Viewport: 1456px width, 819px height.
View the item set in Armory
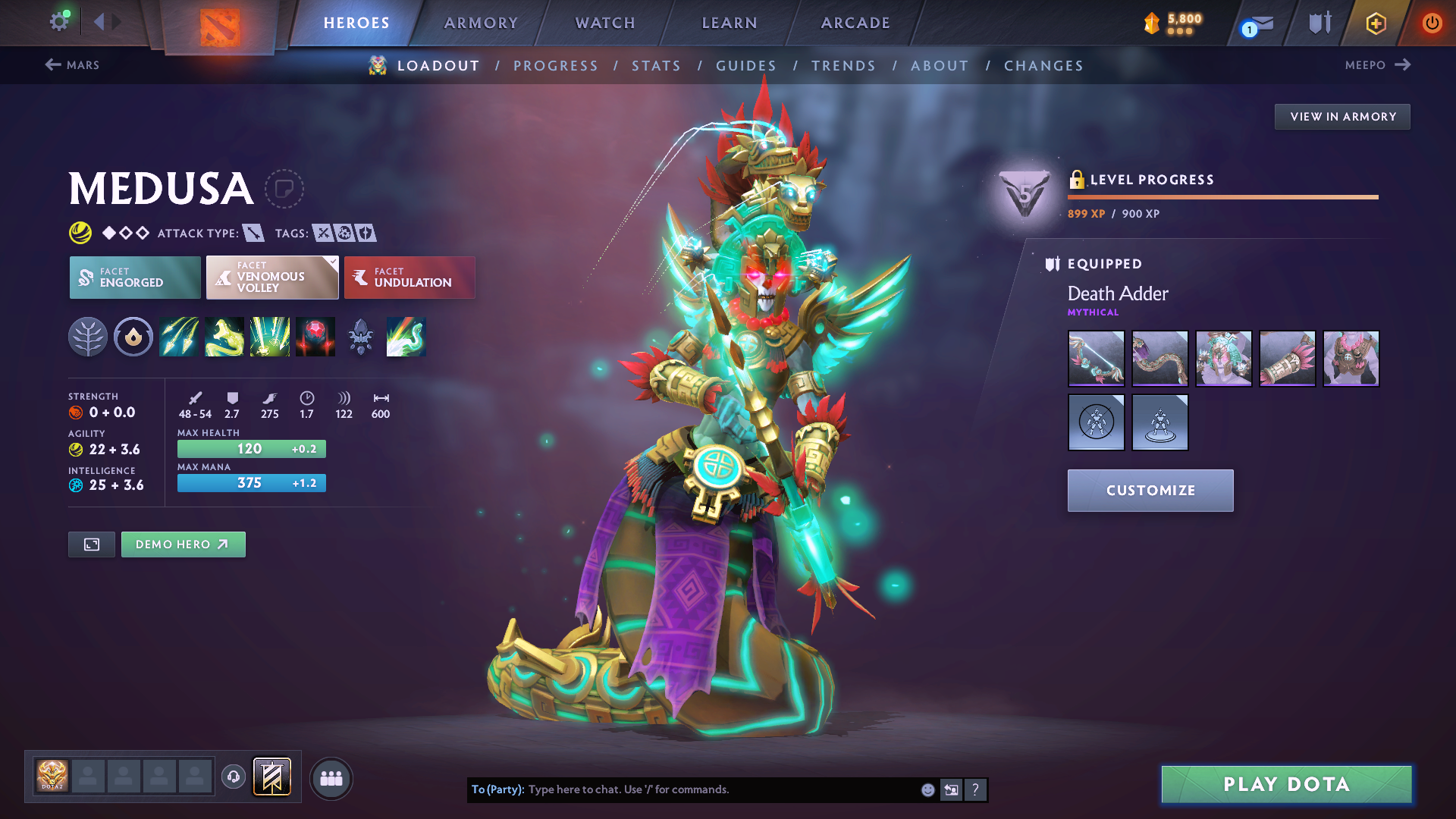point(1342,117)
